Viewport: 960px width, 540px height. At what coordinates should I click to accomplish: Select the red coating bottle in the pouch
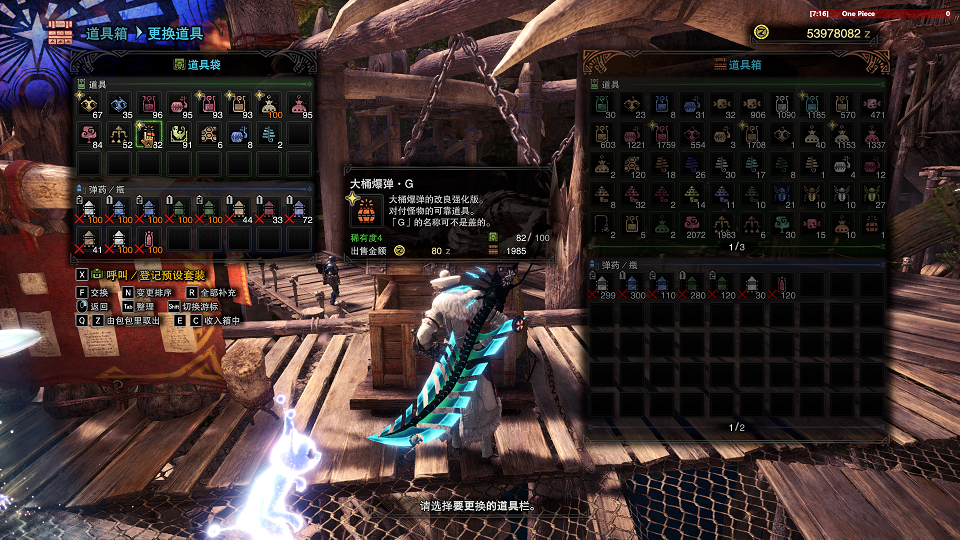149,238
